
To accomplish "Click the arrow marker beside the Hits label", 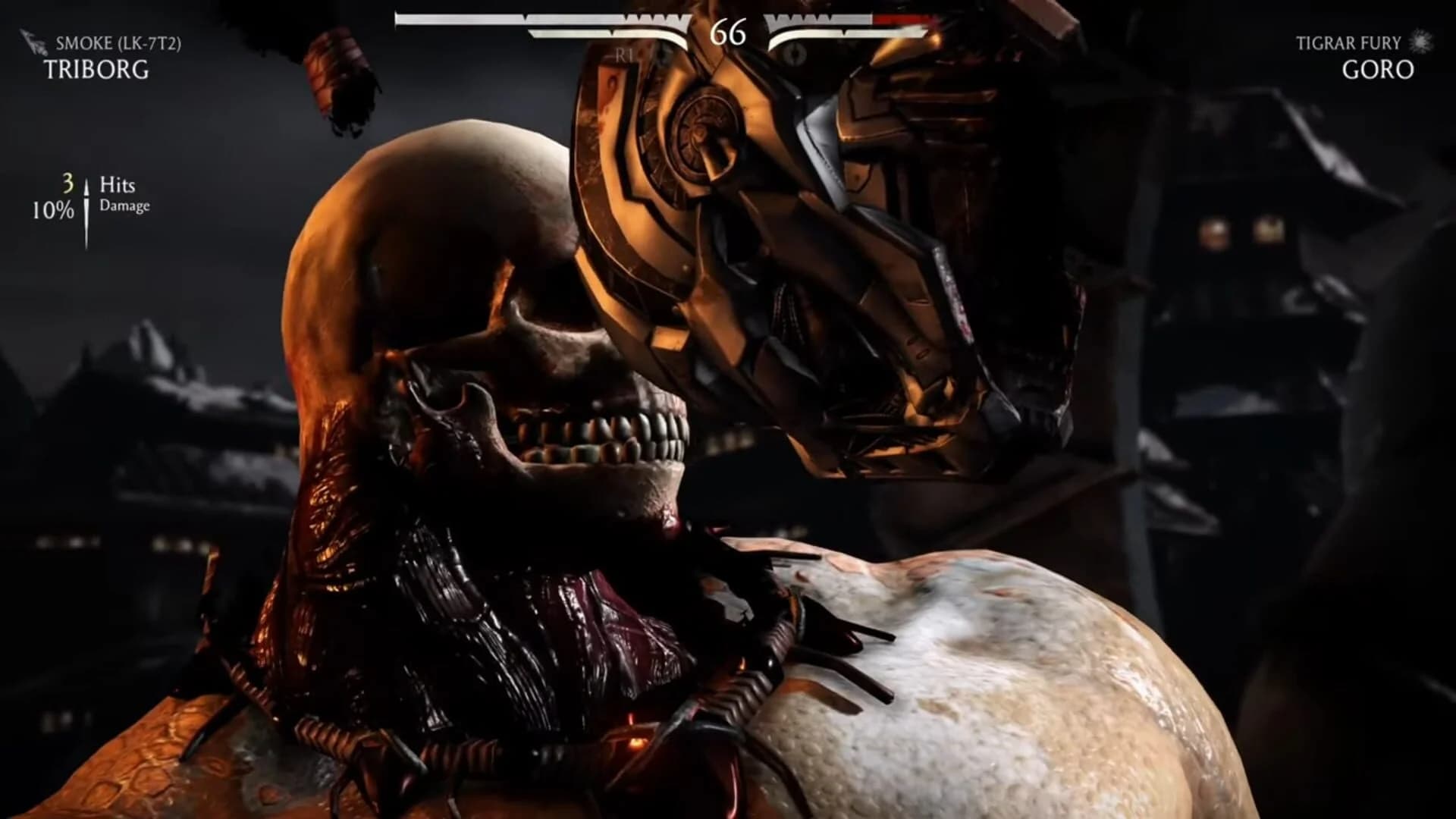I will coord(88,187).
